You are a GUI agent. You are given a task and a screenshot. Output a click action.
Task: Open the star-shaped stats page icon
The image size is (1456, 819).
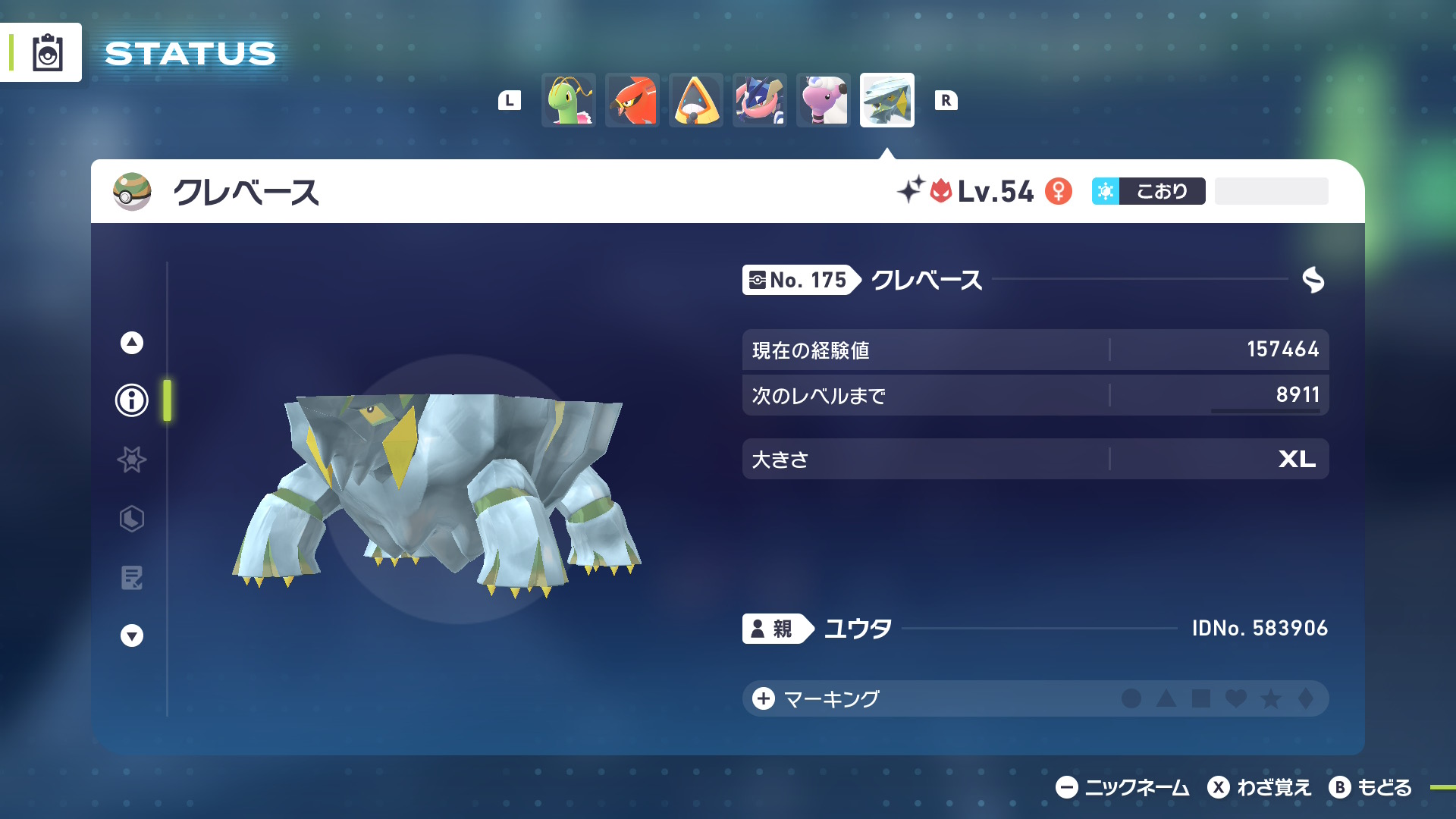click(131, 460)
